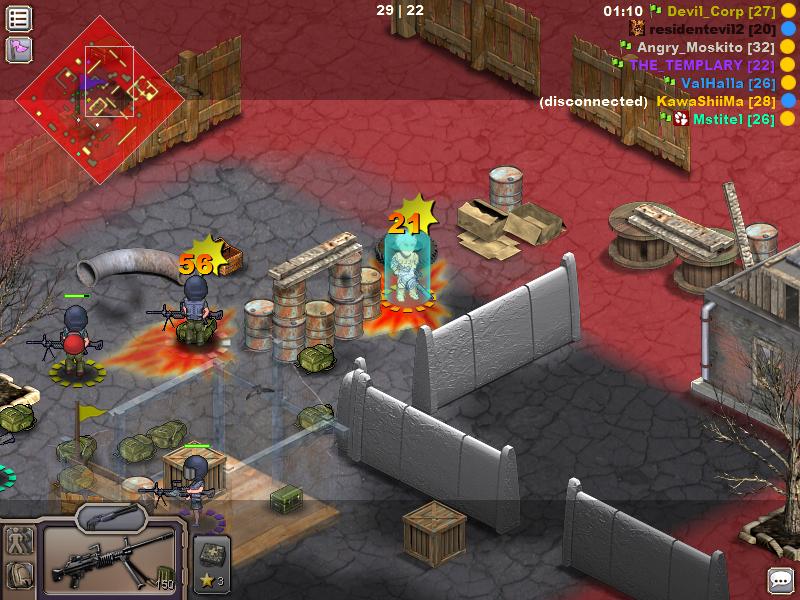Click the pink flag button
The height and width of the screenshot is (600, 800).
[19, 48]
